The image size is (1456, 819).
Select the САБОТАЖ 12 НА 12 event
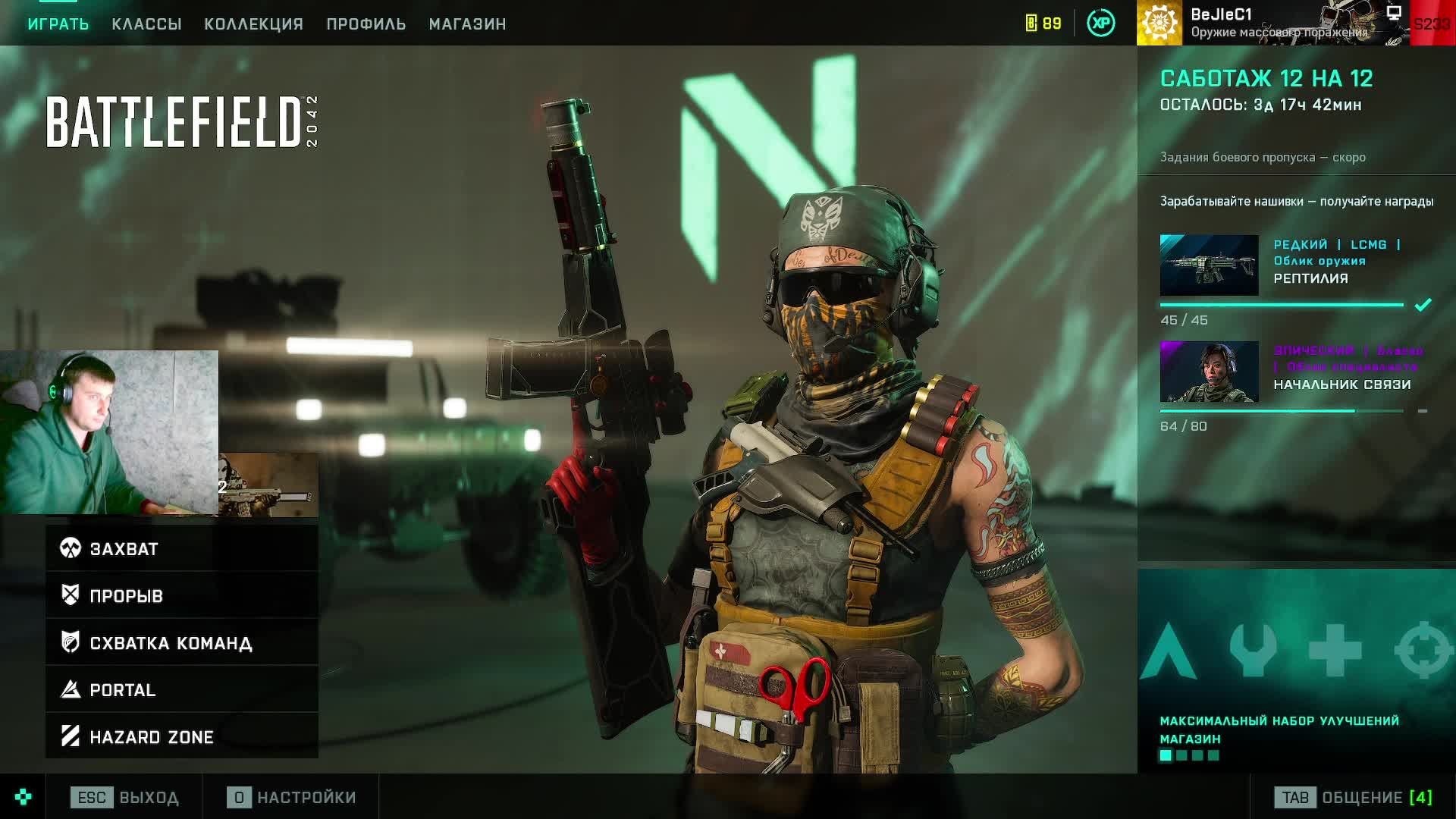[x=1266, y=79]
